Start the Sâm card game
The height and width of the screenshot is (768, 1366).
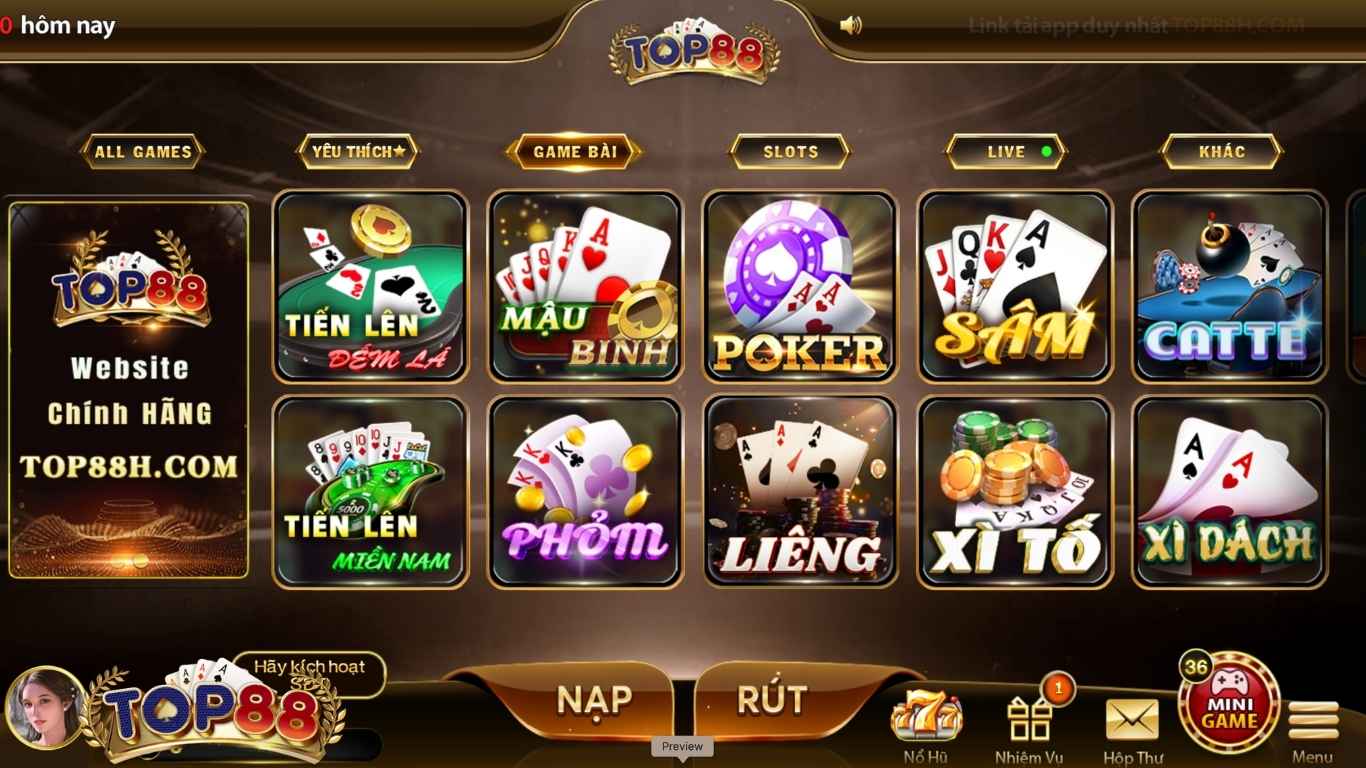click(1014, 287)
